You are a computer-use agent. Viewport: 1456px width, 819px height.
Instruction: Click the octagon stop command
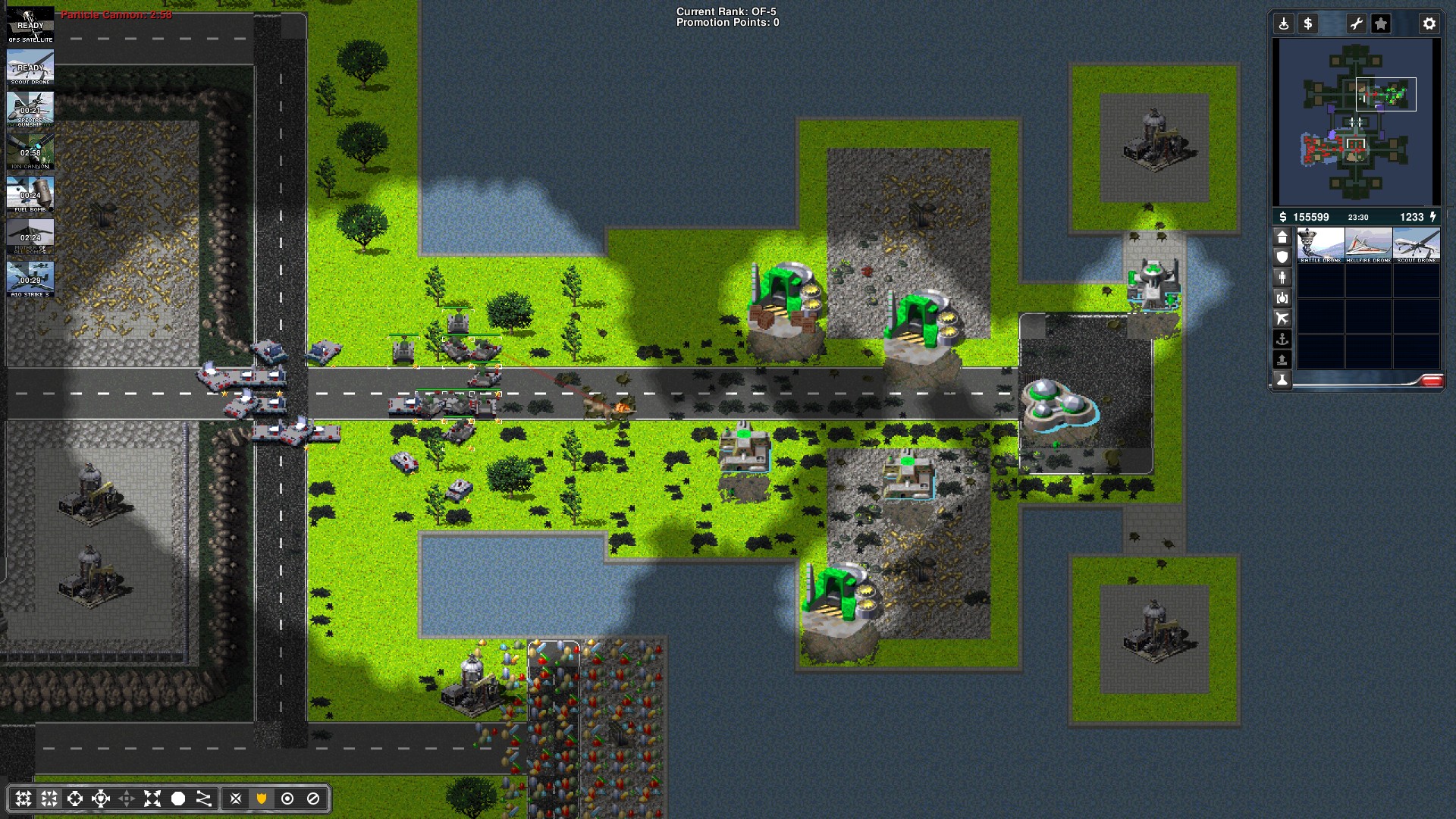[x=313, y=799]
